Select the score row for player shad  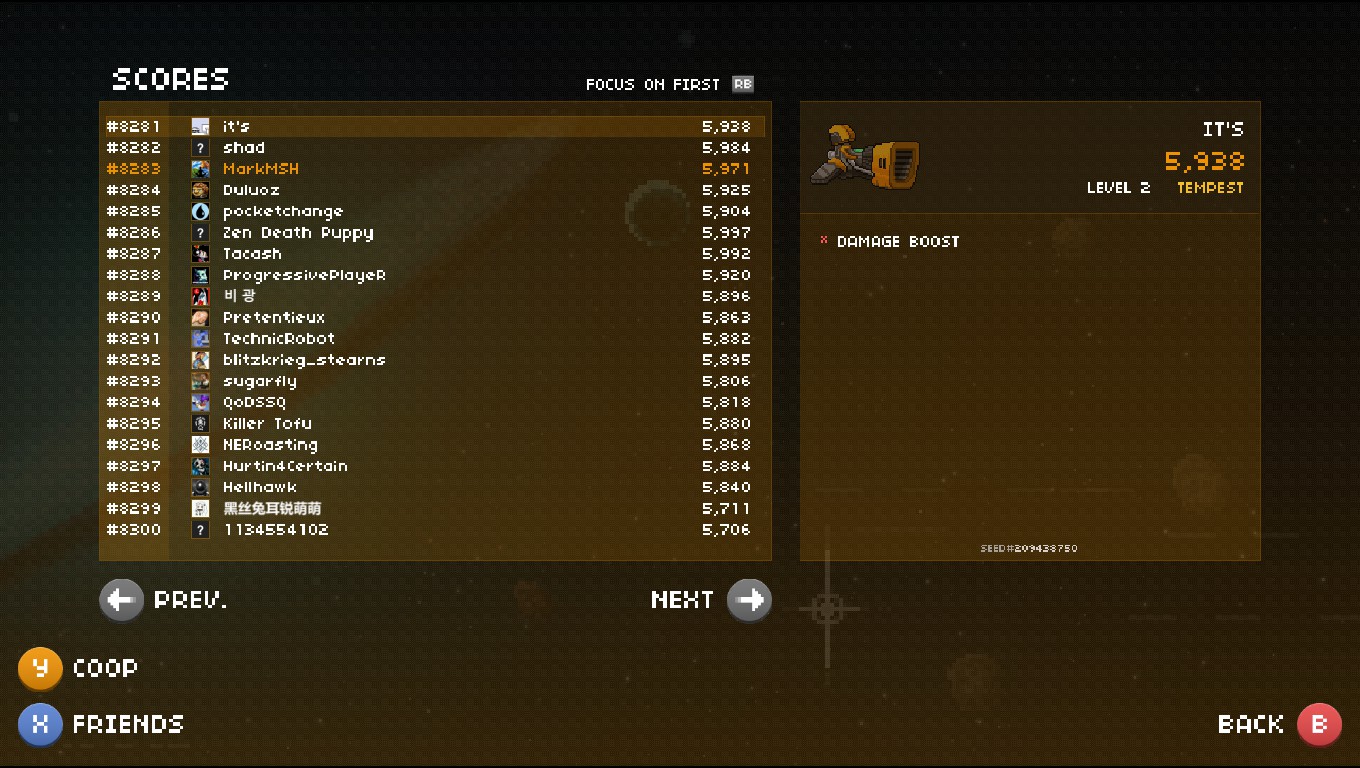pyautogui.click(x=435, y=148)
